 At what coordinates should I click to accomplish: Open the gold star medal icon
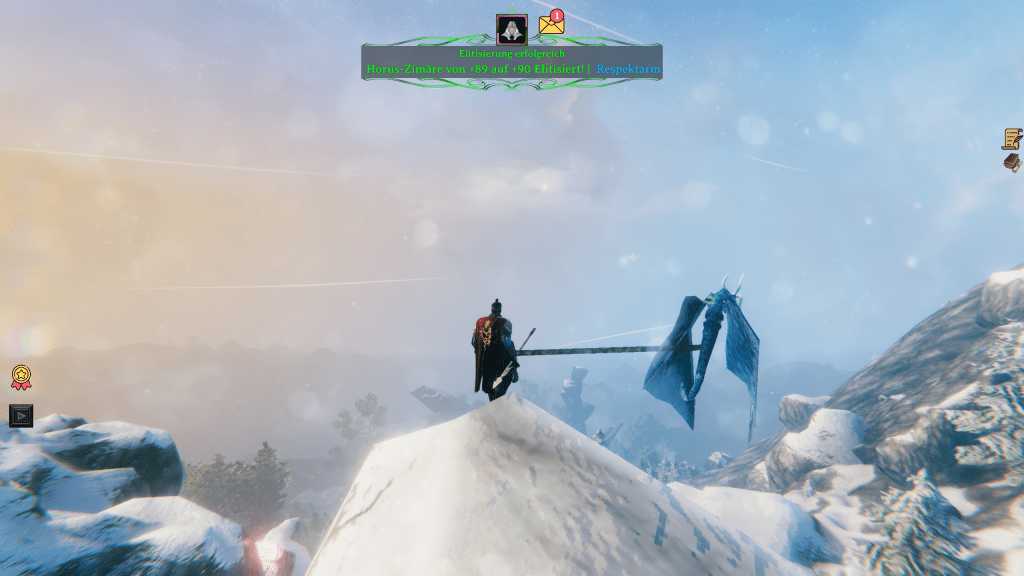21,377
